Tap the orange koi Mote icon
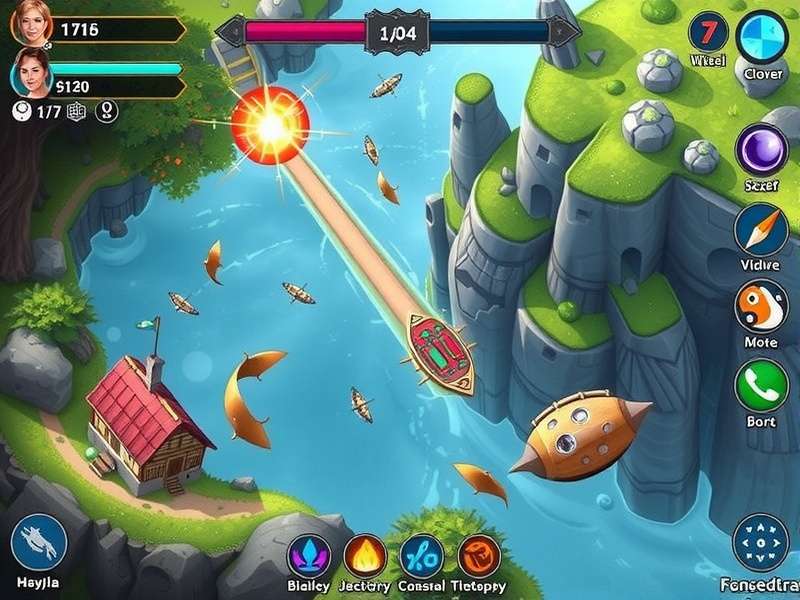This screenshot has height=600, width=800. click(x=762, y=306)
